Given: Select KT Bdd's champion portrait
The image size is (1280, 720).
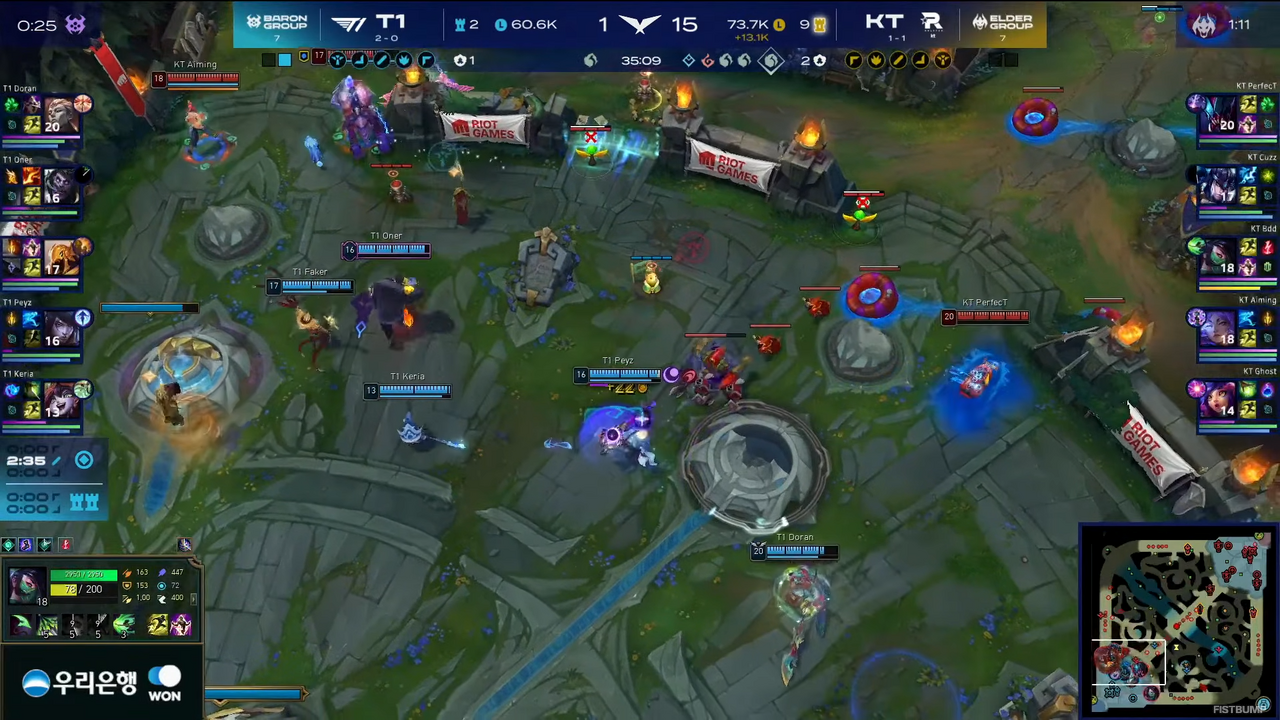Looking at the screenshot, I should 1220,257.
